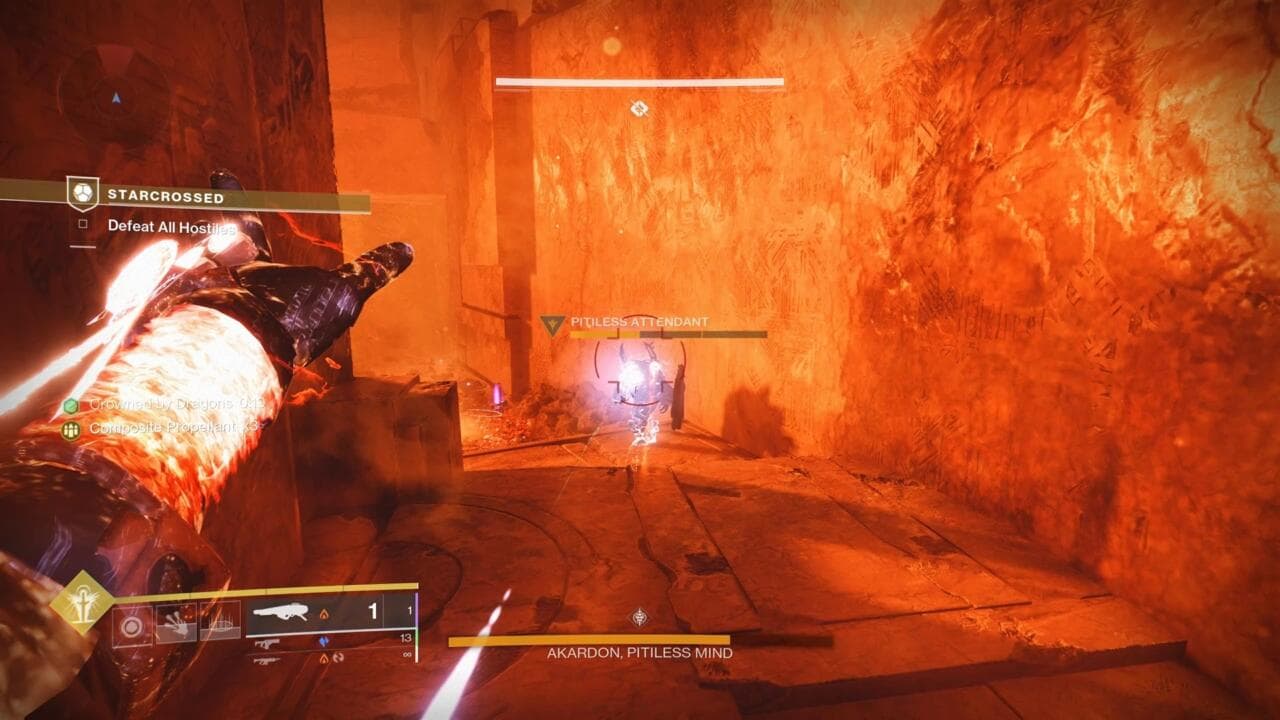The width and height of the screenshot is (1280, 720).
Task: Click the Defeat All Hostiles objective text
Action: [171, 226]
